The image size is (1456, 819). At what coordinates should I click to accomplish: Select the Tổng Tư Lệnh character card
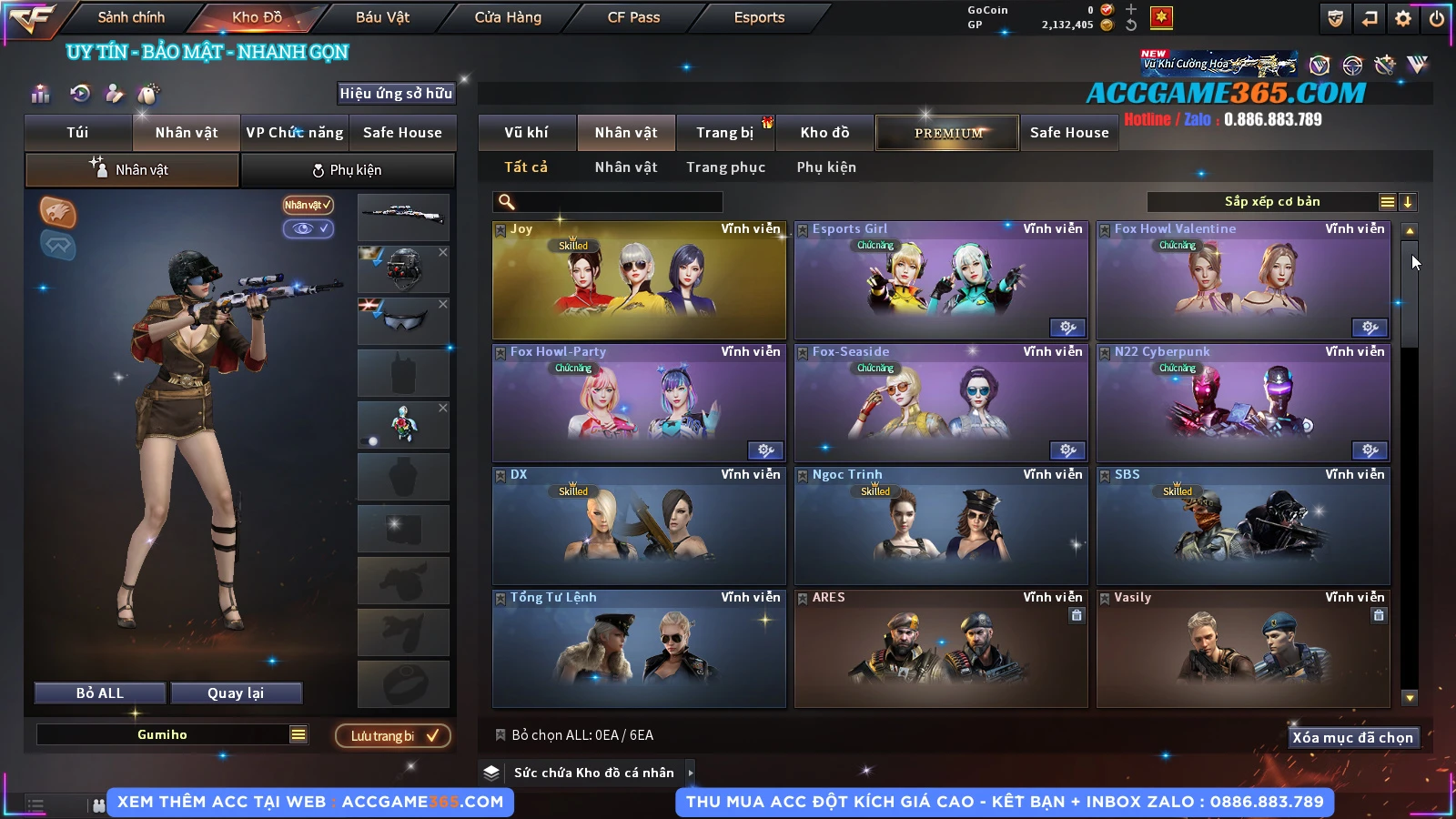pos(639,649)
